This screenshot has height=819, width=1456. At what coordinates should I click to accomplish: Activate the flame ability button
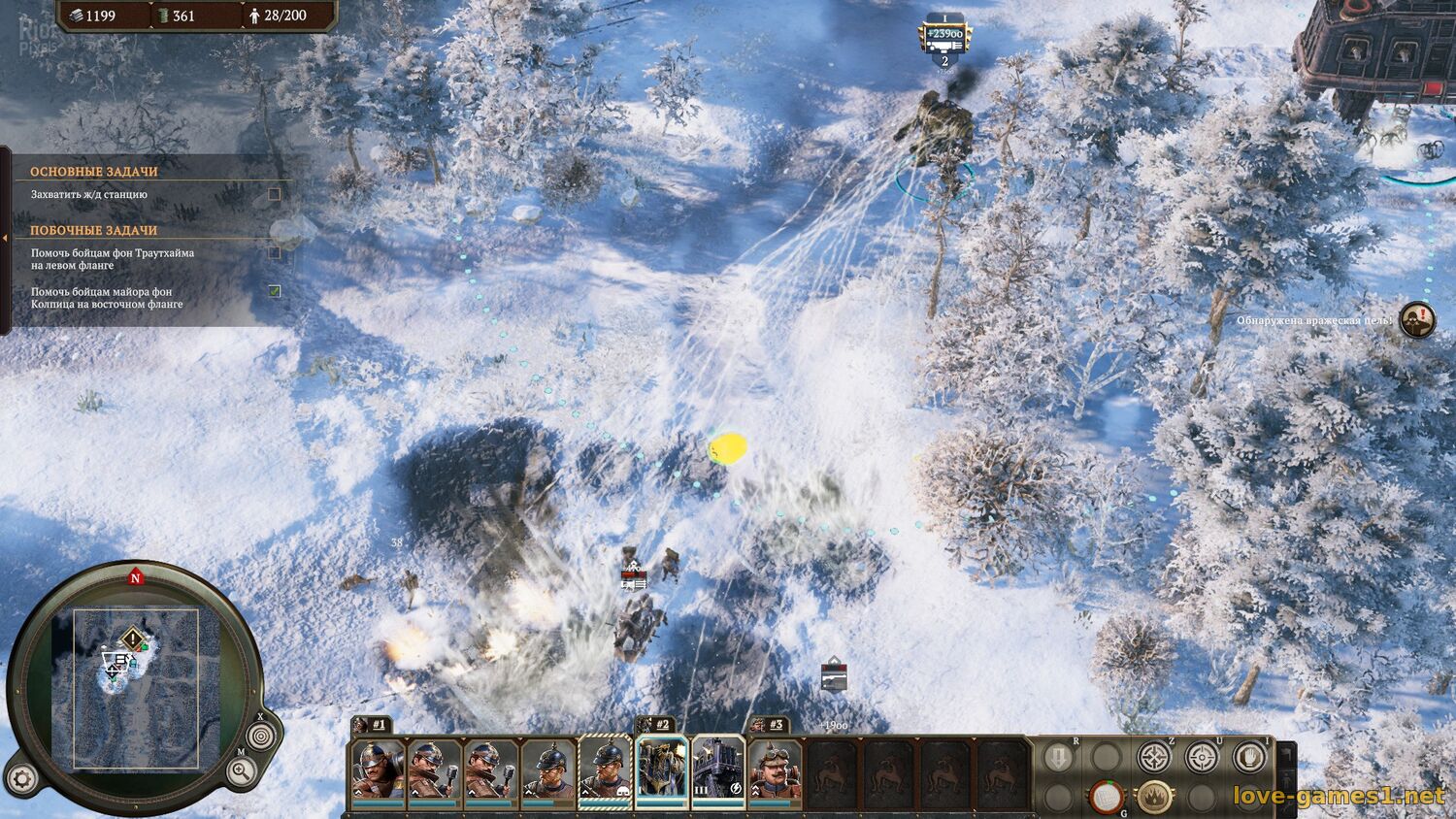[1153, 797]
